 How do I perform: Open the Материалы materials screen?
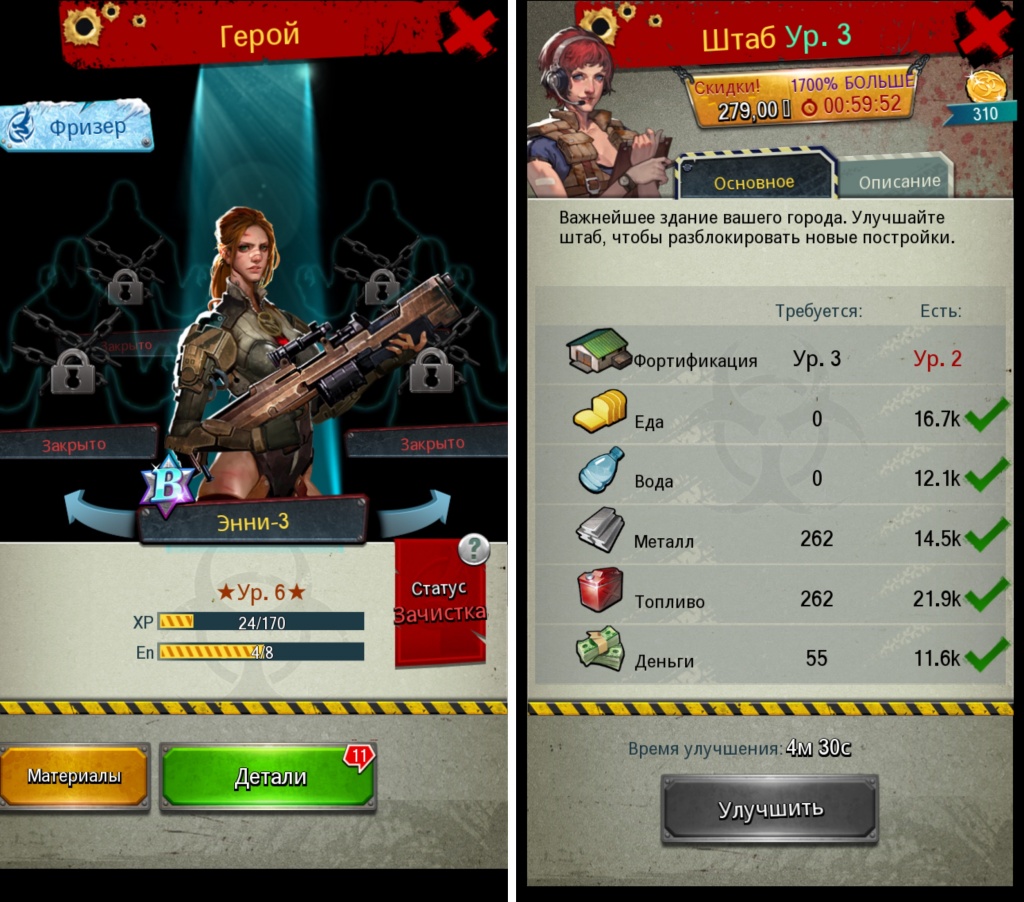[75, 776]
